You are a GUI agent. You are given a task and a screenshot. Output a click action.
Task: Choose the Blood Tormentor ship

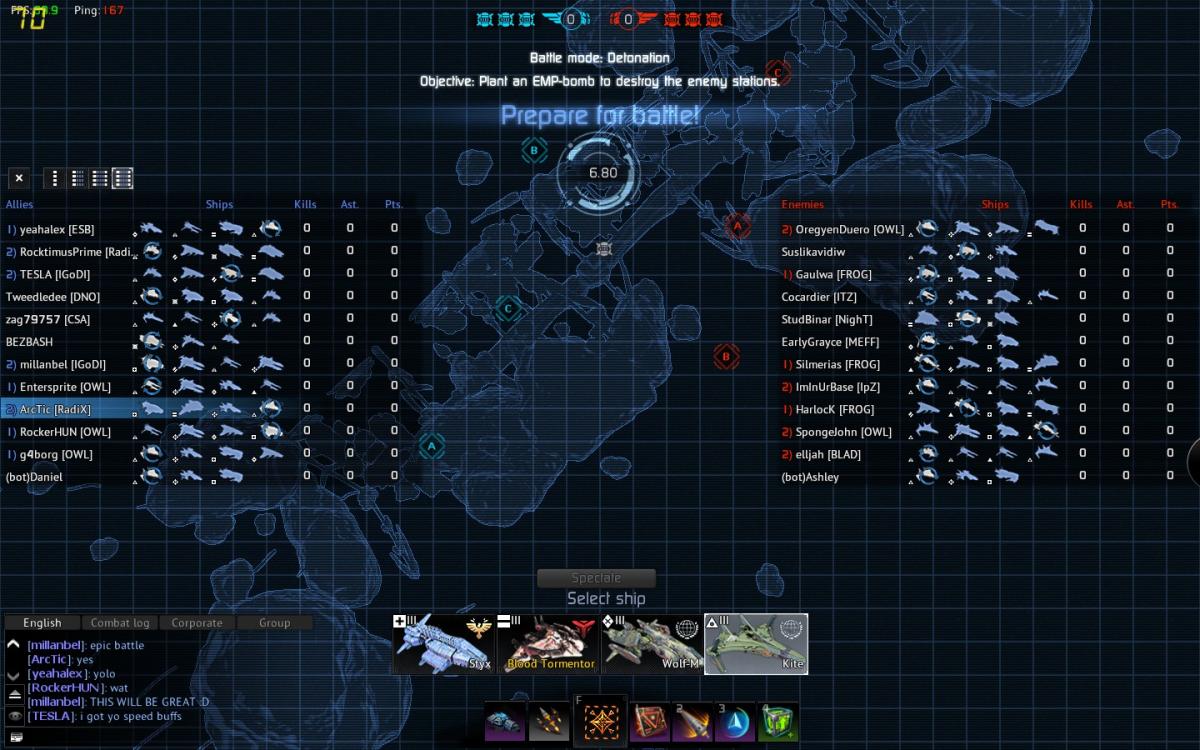[547, 643]
